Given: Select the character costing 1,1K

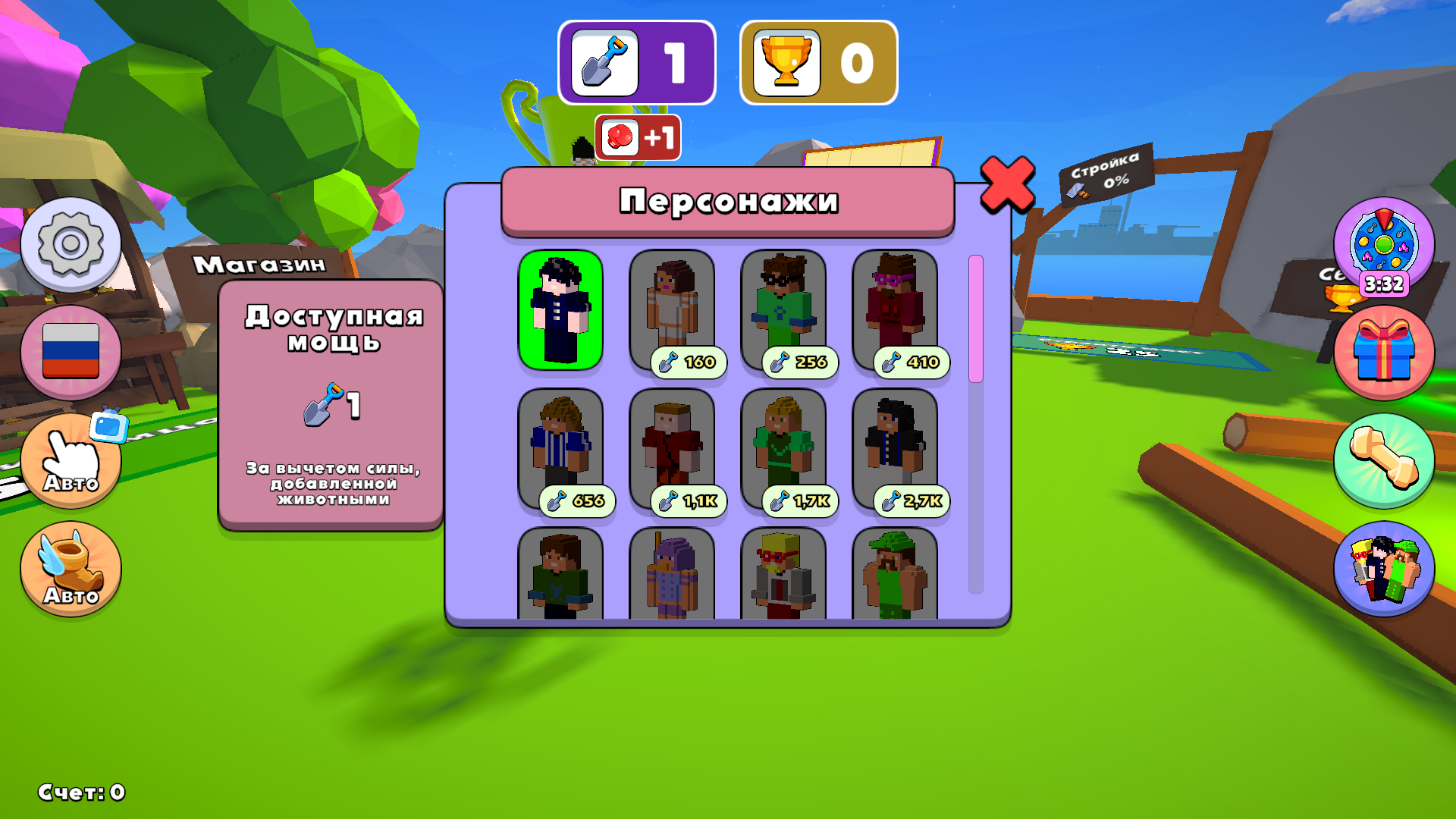Looking at the screenshot, I should pos(672,448).
